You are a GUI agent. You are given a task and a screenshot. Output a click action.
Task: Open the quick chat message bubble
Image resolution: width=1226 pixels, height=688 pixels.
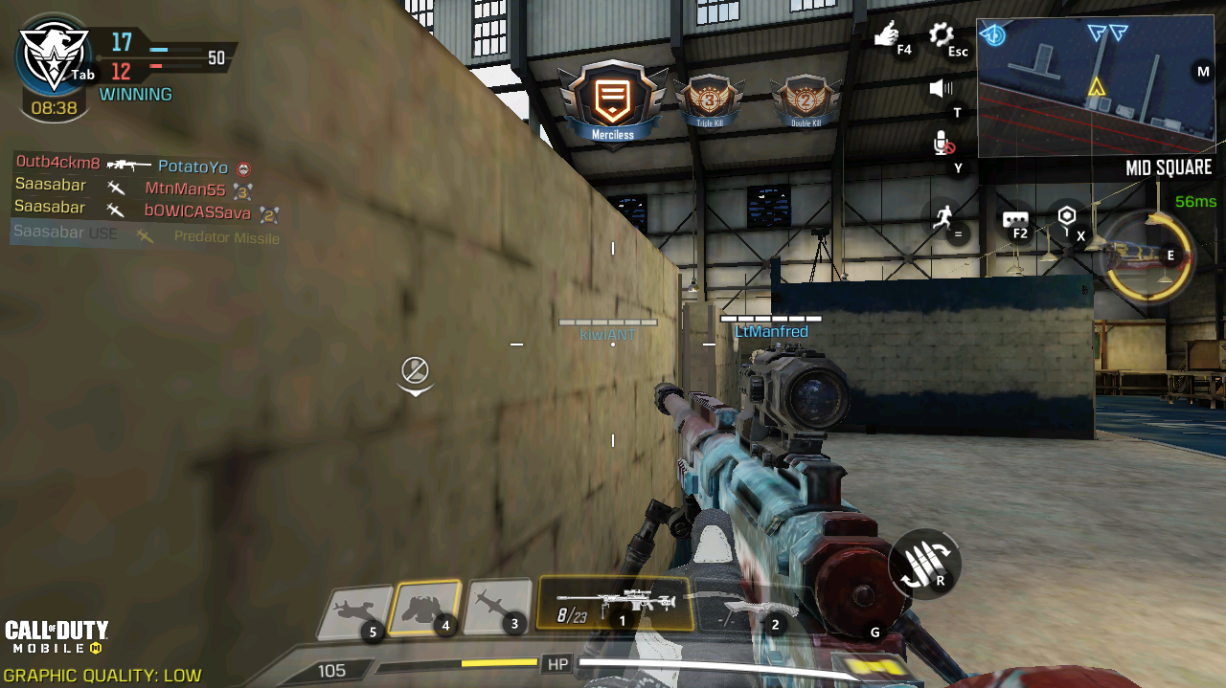tap(1016, 220)
